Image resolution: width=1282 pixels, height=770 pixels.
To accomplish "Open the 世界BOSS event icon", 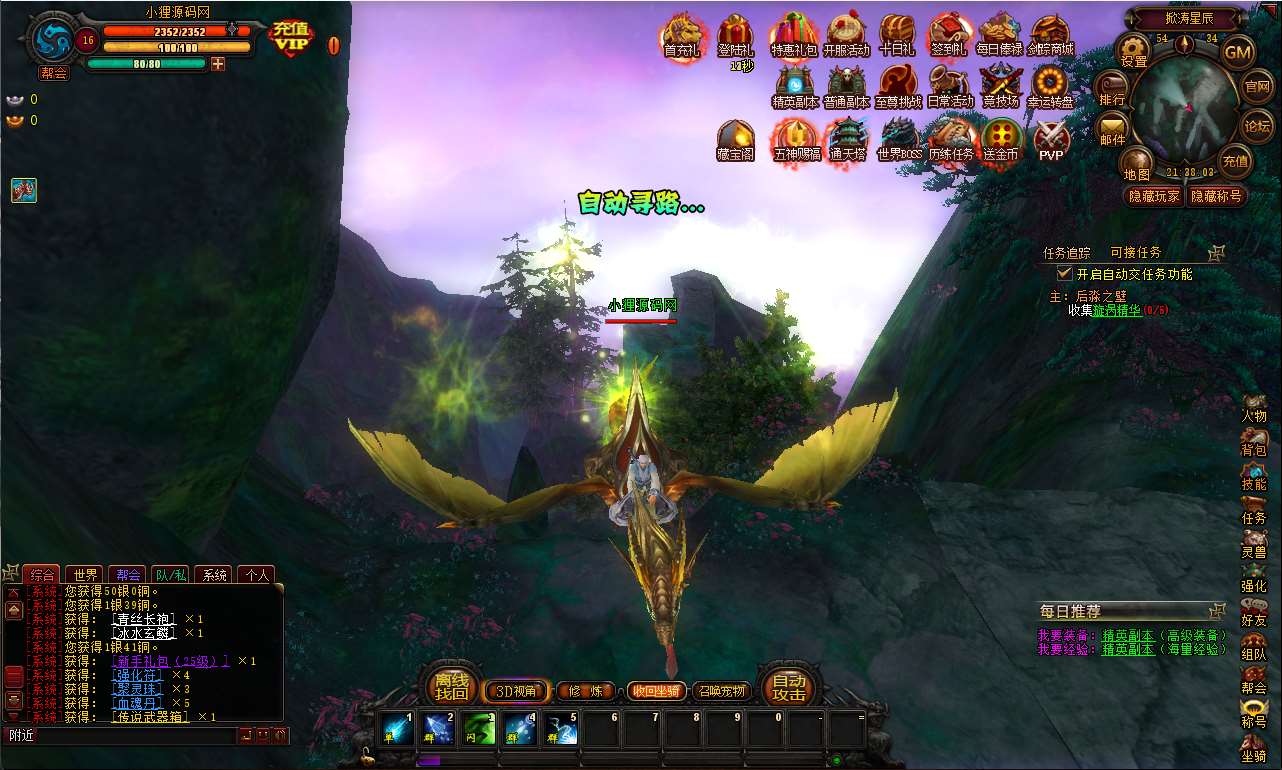I will click(x=899, y=138).
